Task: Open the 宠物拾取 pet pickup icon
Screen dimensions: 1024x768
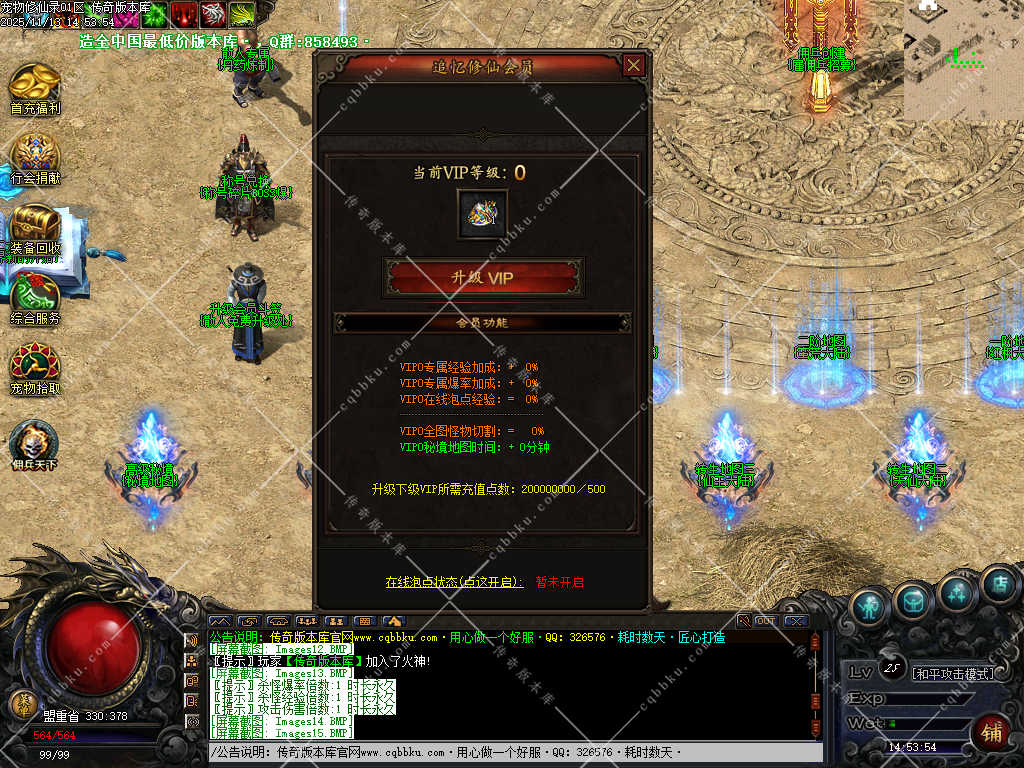Action: pos(36,365)
